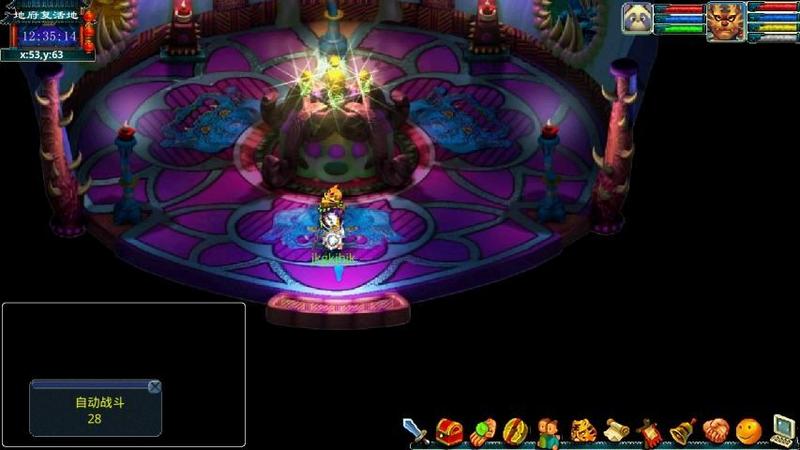
Task: Select the hand holding green orb icon
Action: (x=483, y=431)
